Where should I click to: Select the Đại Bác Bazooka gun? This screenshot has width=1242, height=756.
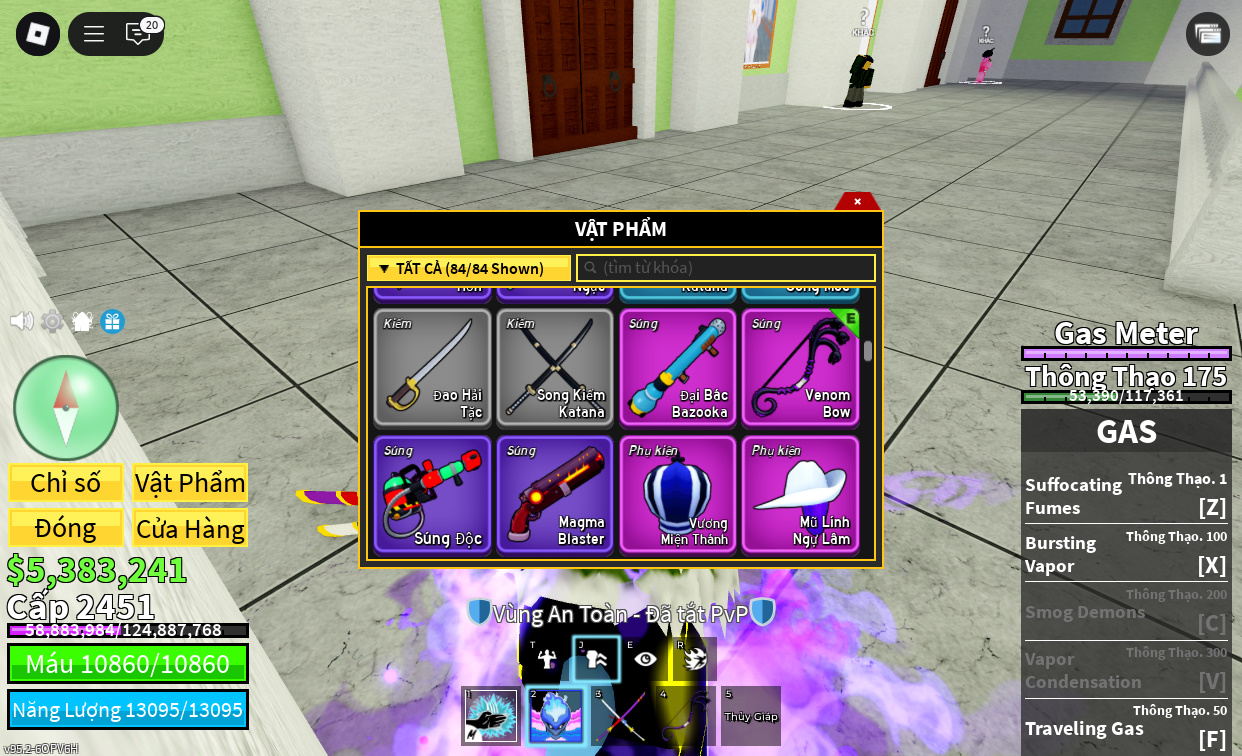click(678, 368)
